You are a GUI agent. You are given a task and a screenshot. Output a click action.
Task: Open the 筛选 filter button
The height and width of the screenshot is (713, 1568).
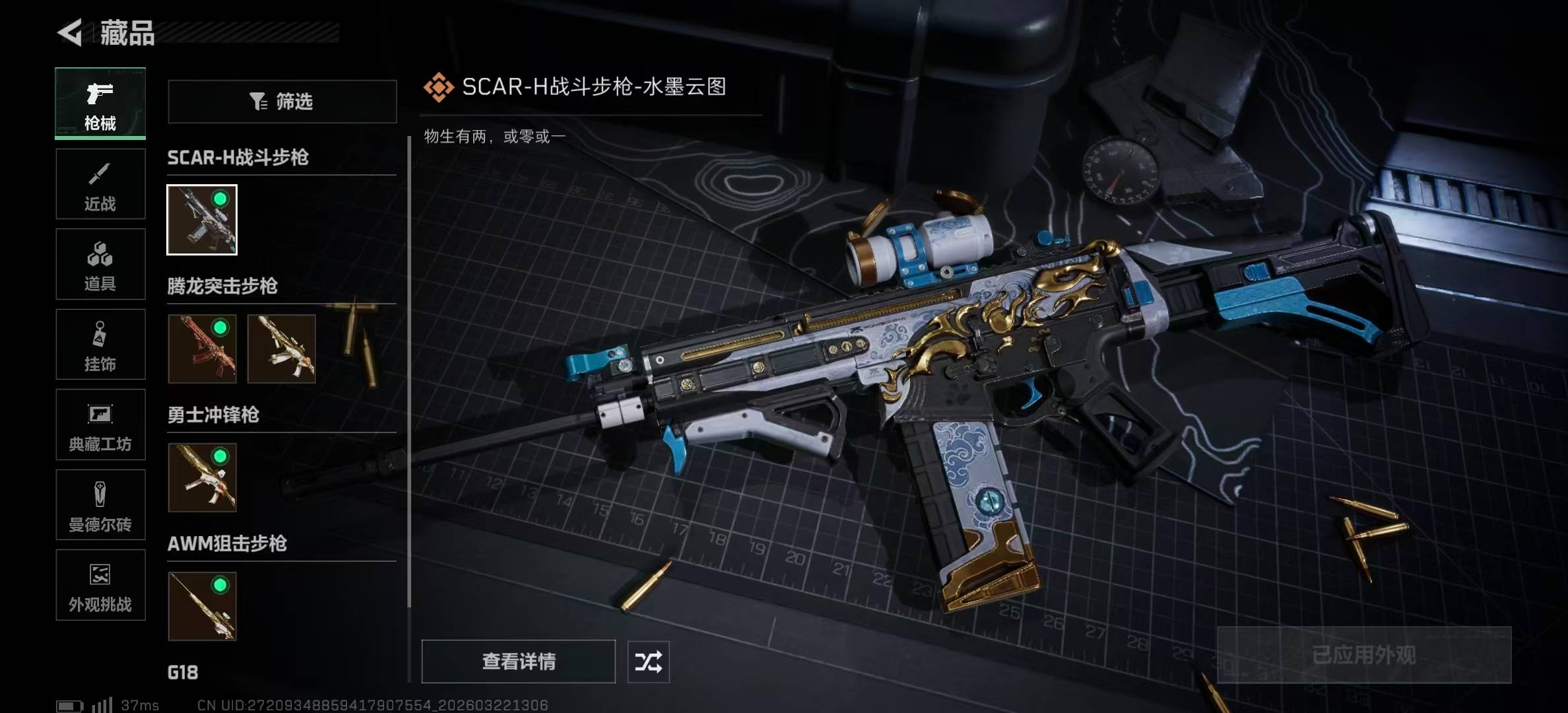[282, 102]
